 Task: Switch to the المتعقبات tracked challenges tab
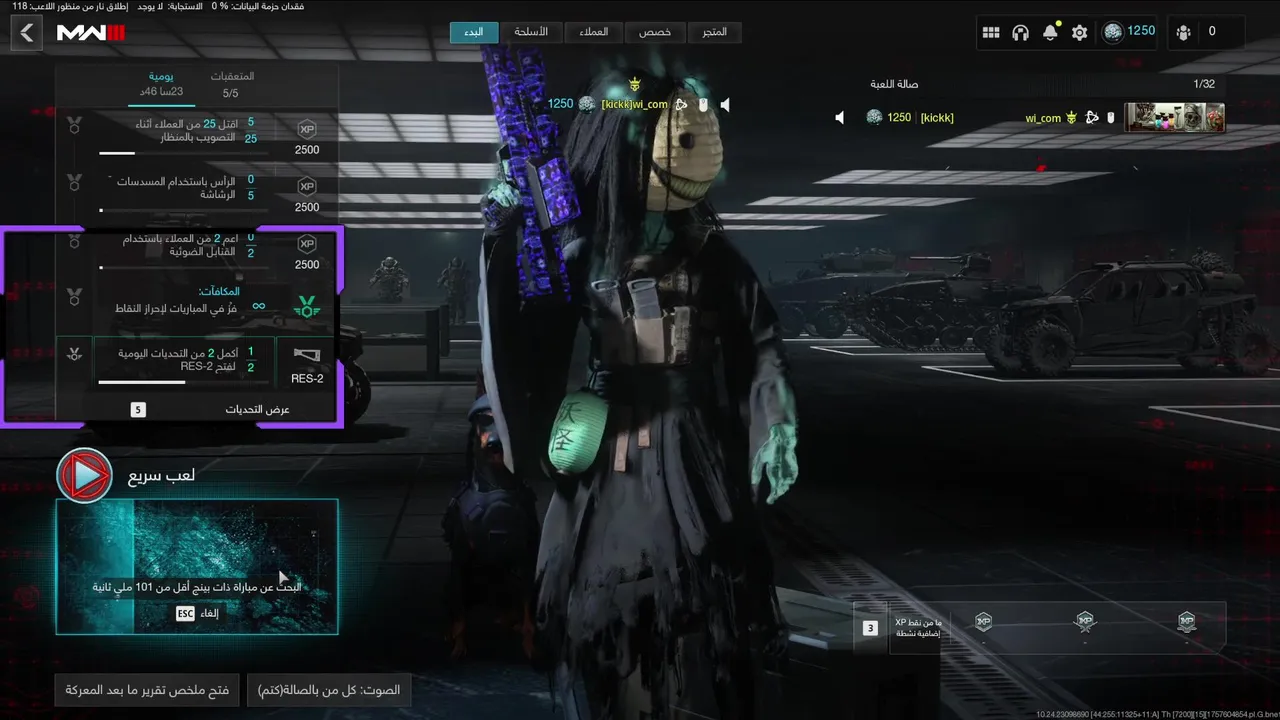[231, 84]
